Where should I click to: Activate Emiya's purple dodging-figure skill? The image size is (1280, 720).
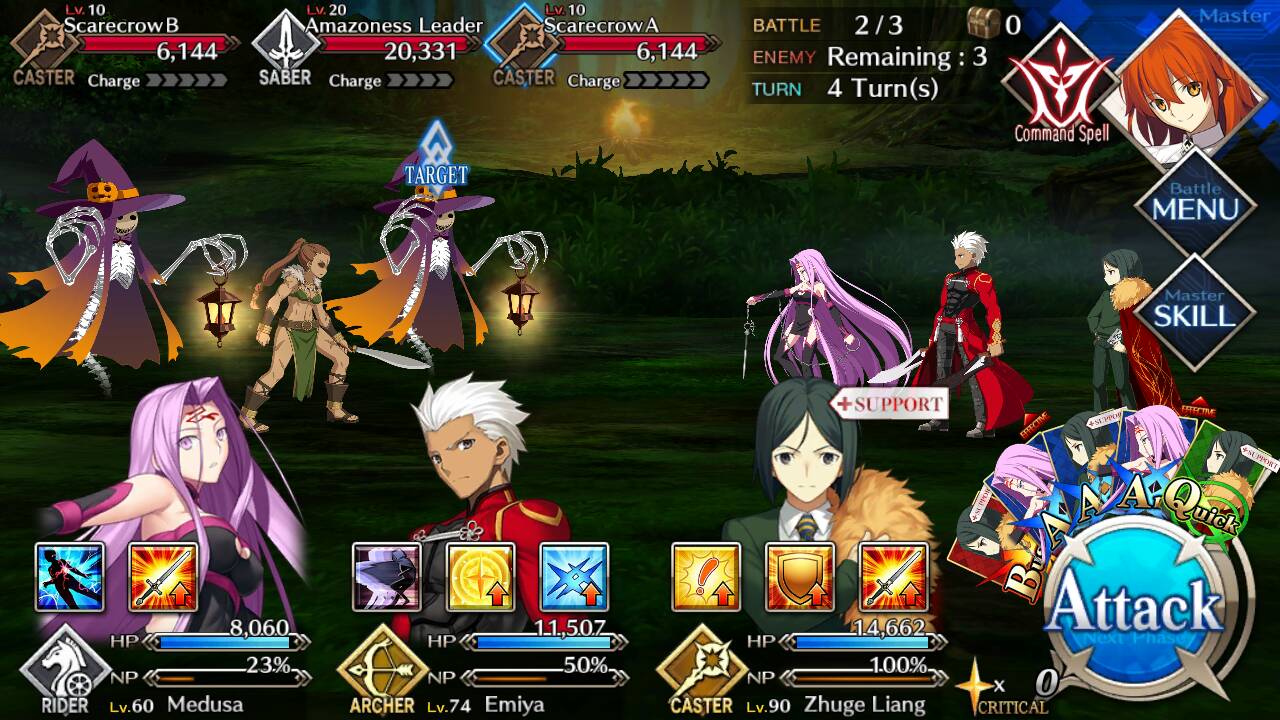pyautogui.click(x=387, y=577)
